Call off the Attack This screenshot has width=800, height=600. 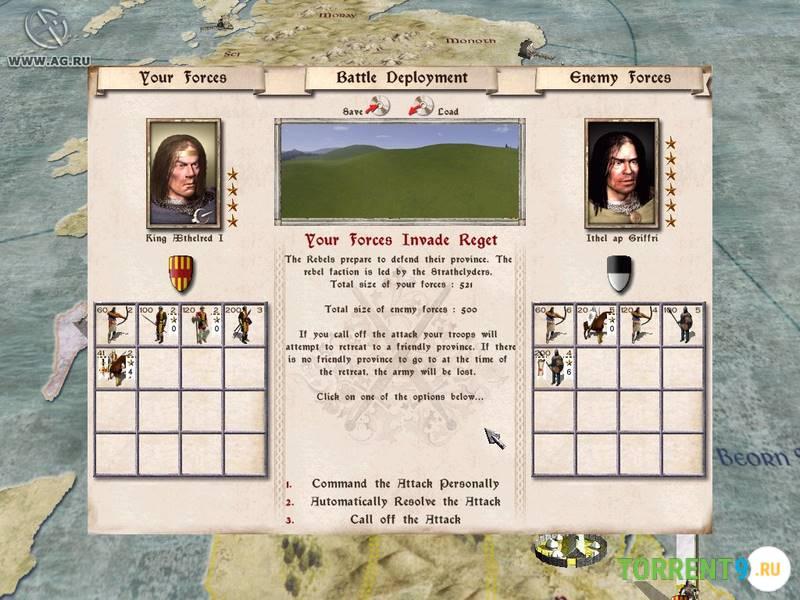pyautogui.click(x=404, y=519)
